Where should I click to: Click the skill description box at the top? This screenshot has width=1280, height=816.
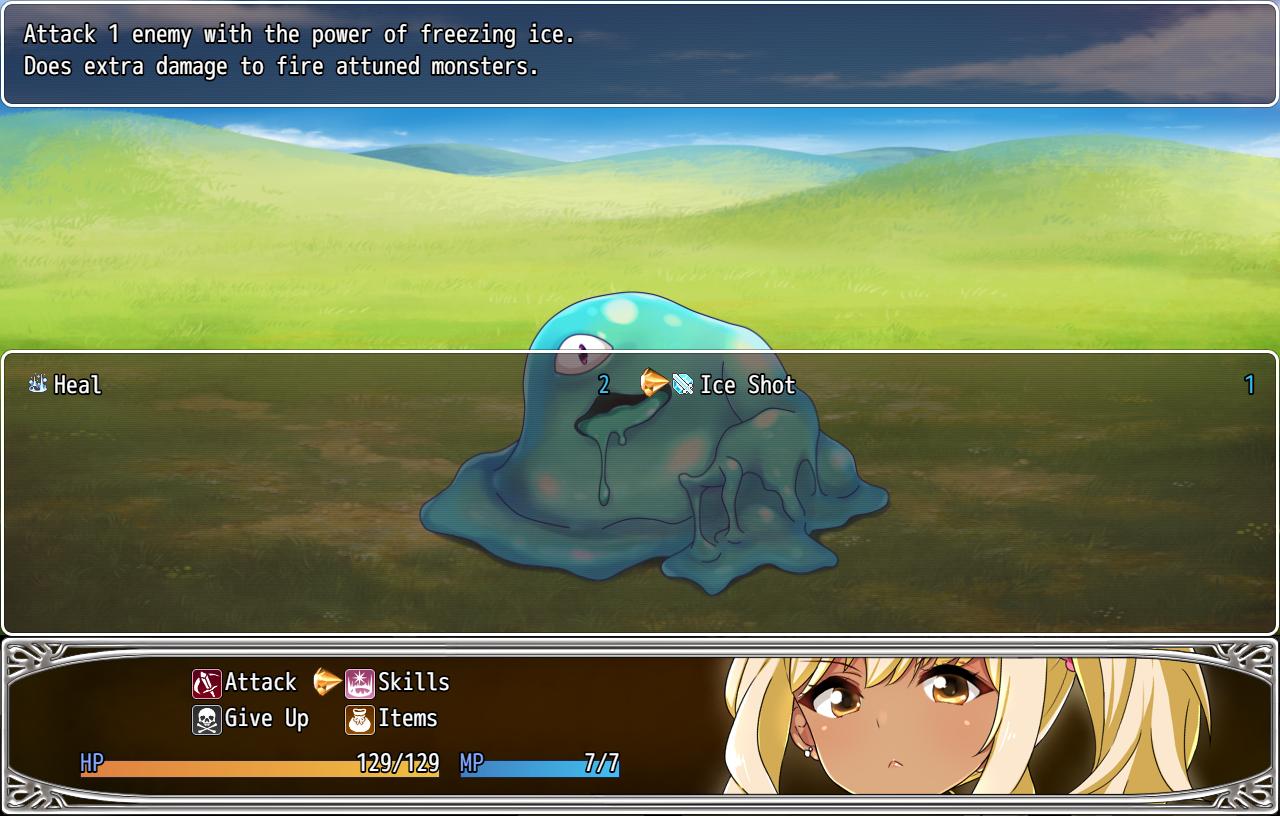640,50
